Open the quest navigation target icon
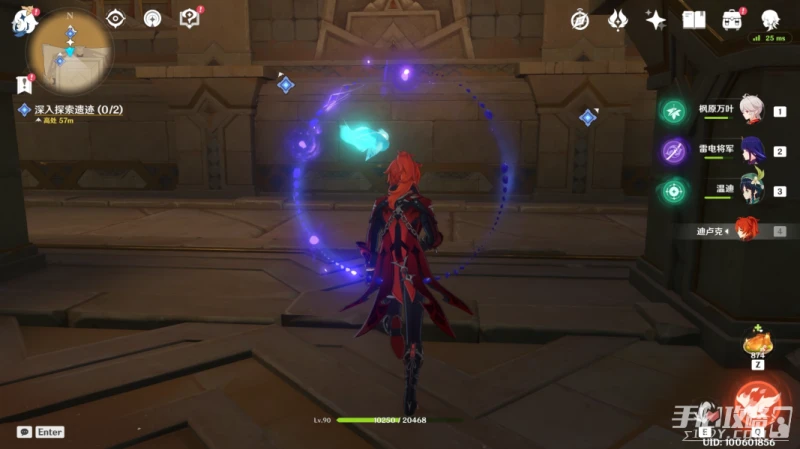 (116, 18)
